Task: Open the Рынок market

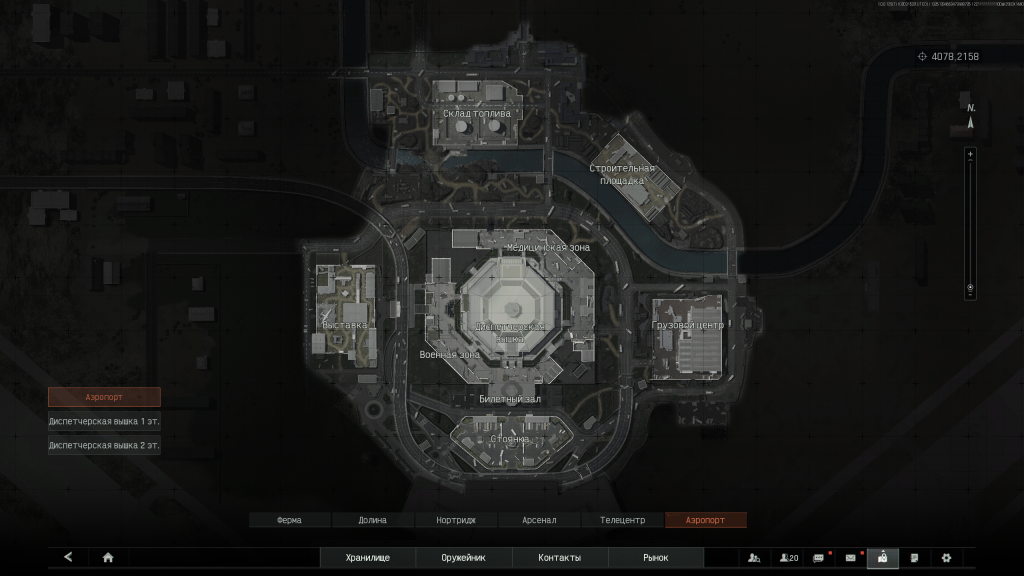Action: click(656, 558)
